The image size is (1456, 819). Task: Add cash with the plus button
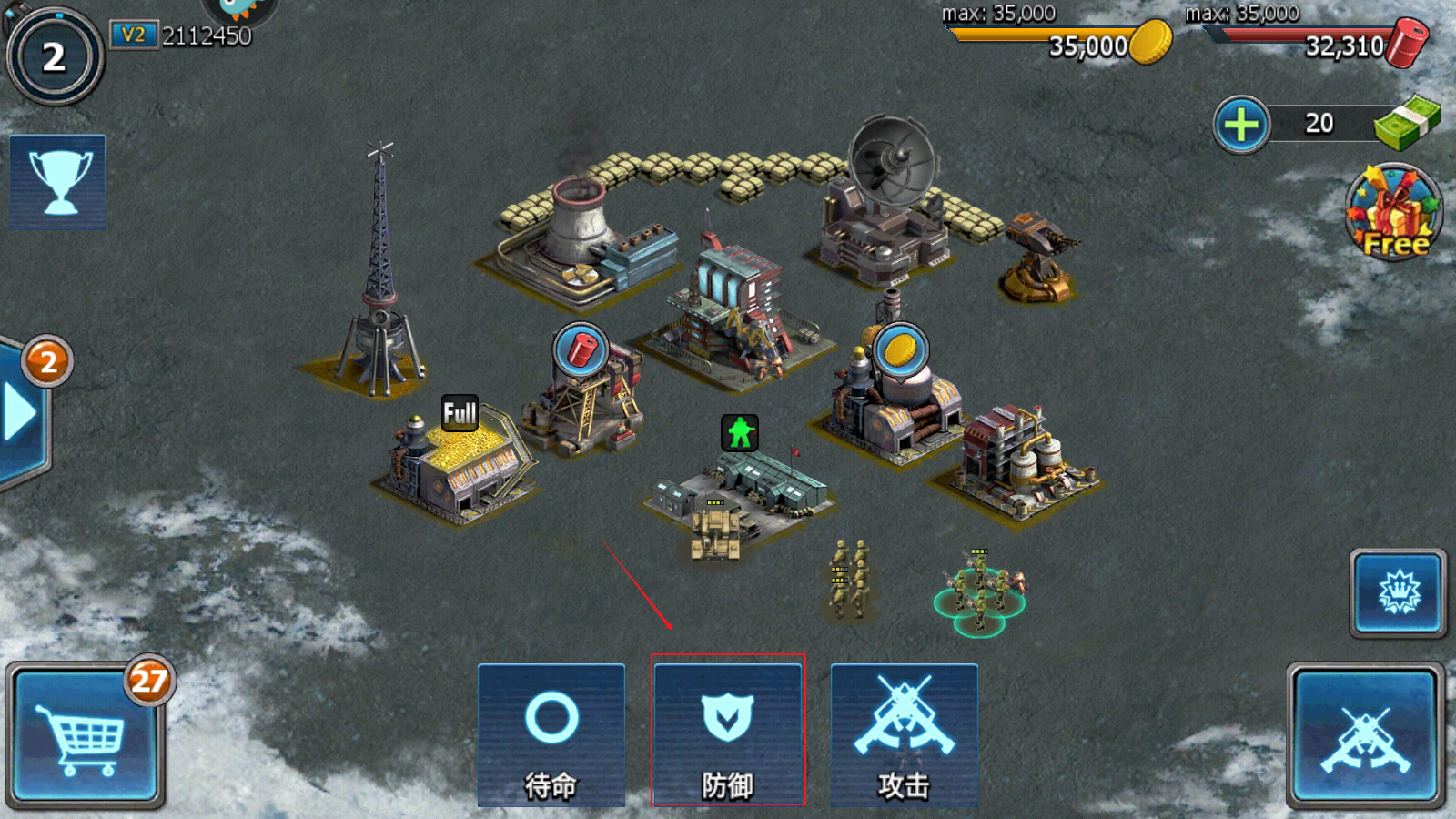point(1241,125)
